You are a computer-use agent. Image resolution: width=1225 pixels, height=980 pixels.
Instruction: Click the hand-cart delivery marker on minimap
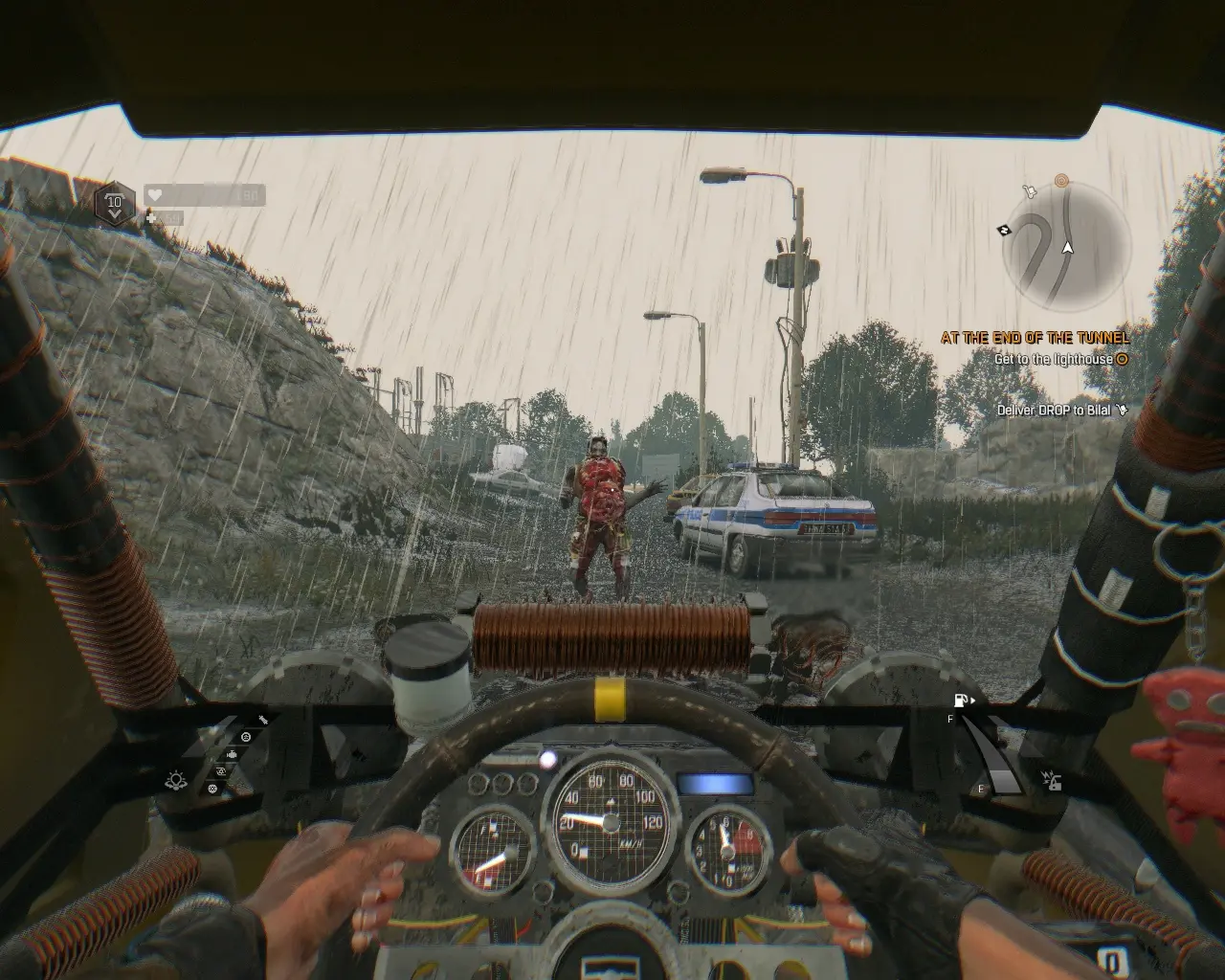[x=1029, y=190]
